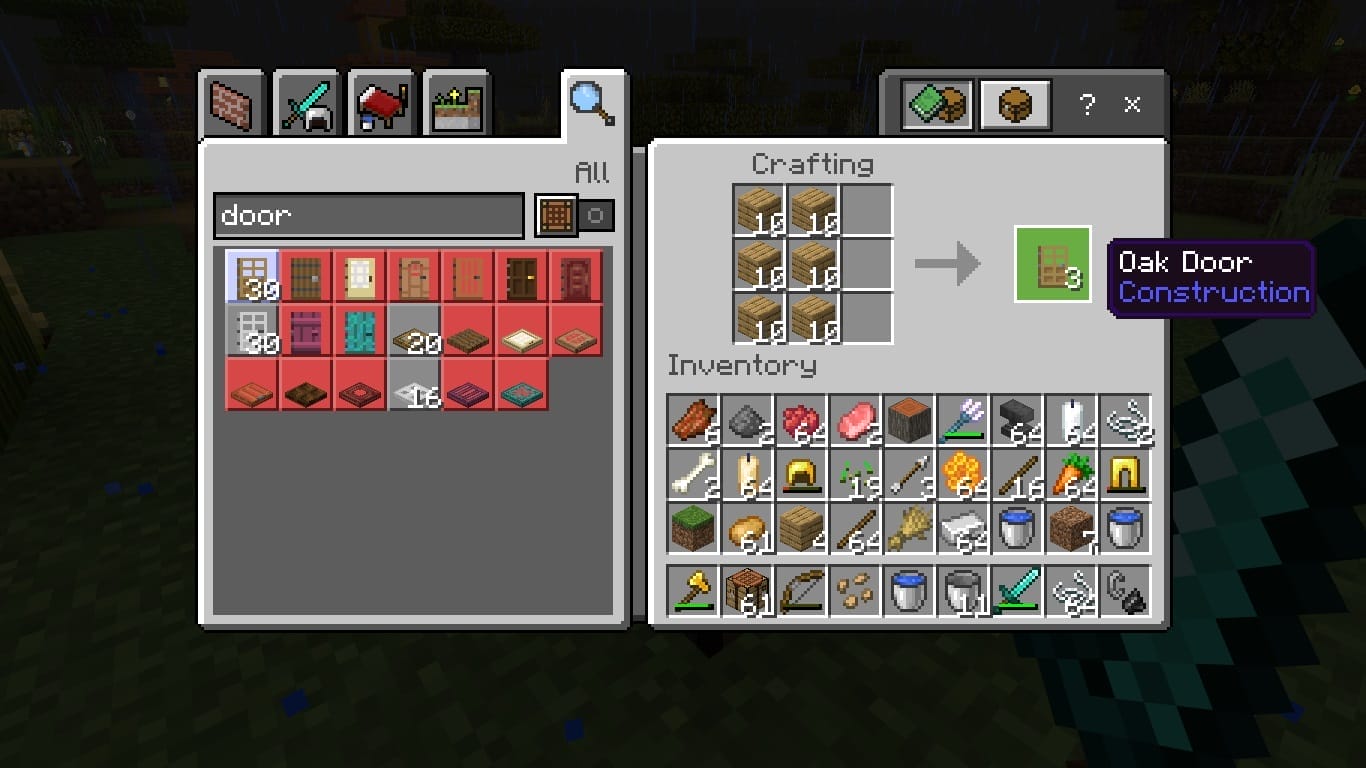Switch to the inventory-only chest layout

(1014, 104)
